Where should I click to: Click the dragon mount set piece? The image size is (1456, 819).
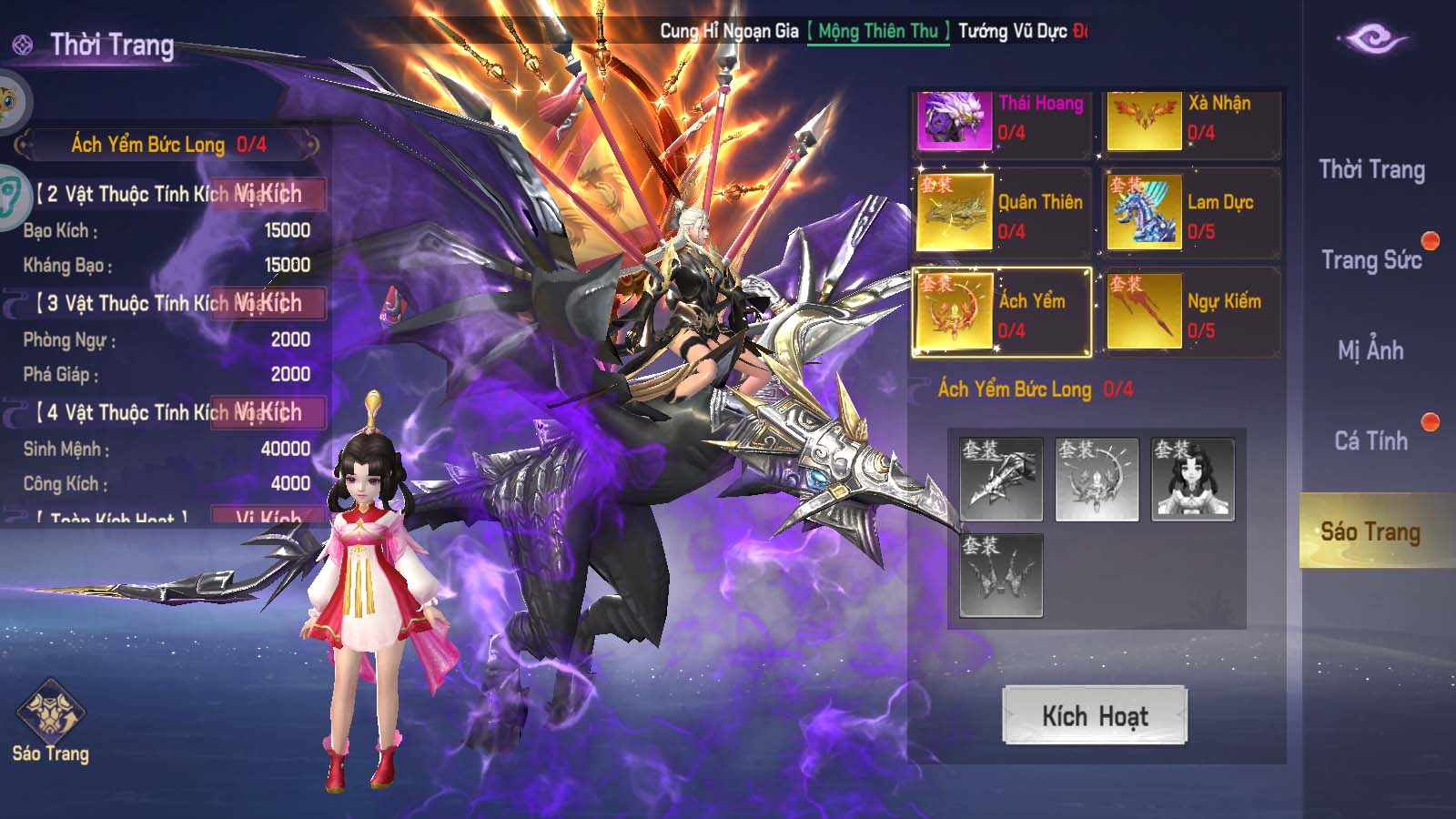coord(1001,480)
